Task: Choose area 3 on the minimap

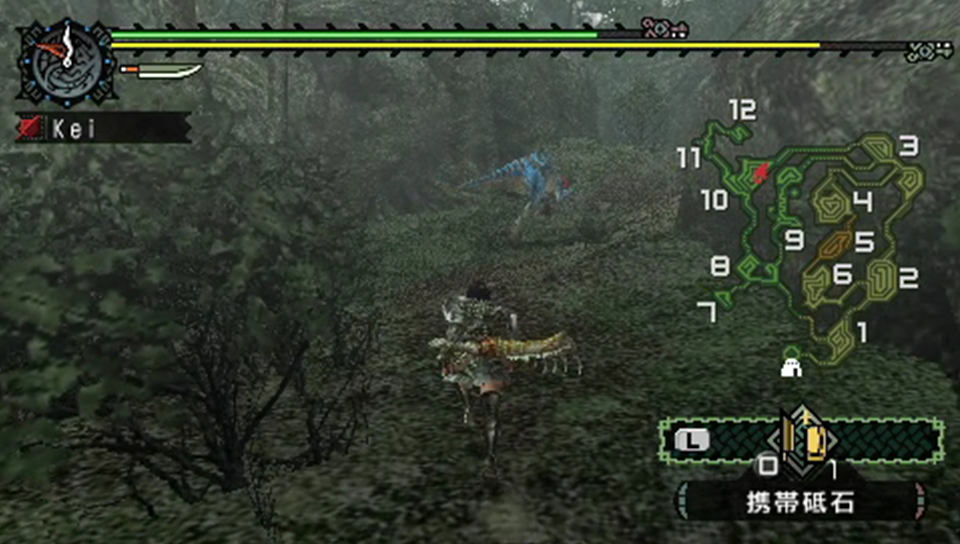Action: click(x=908, y=148)
